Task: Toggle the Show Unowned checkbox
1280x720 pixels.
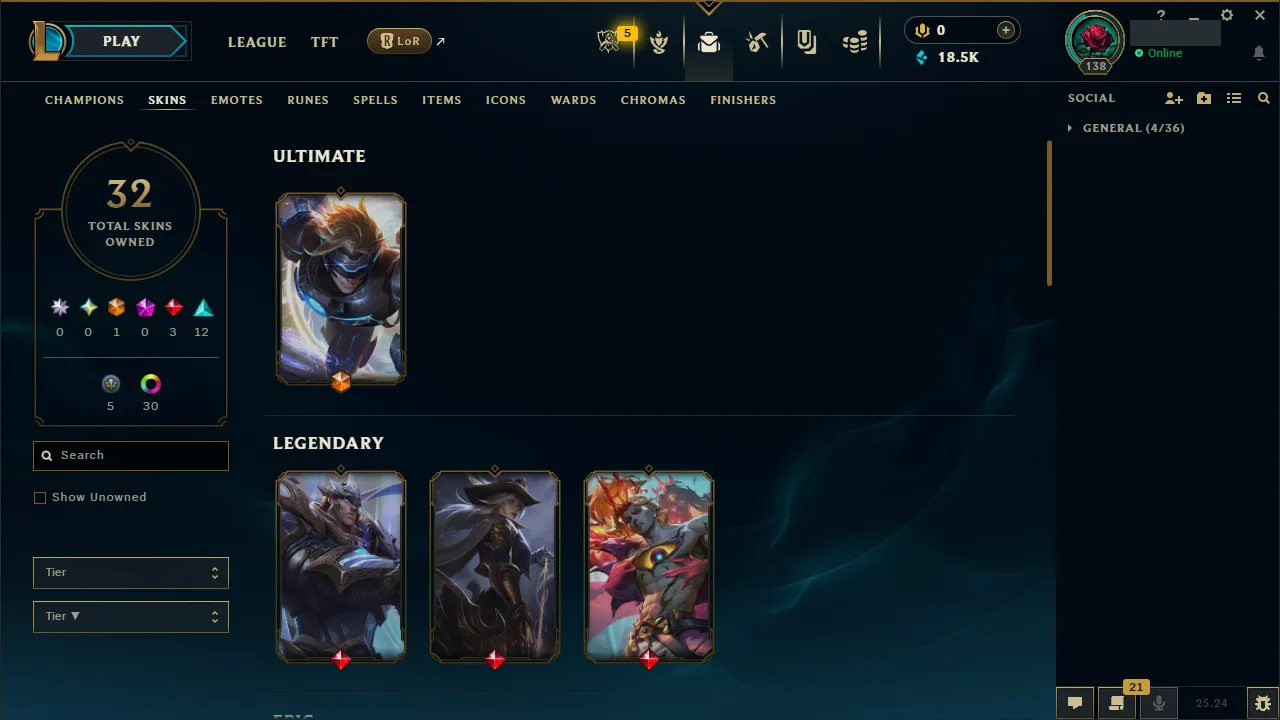Action: tap(40, 497)
